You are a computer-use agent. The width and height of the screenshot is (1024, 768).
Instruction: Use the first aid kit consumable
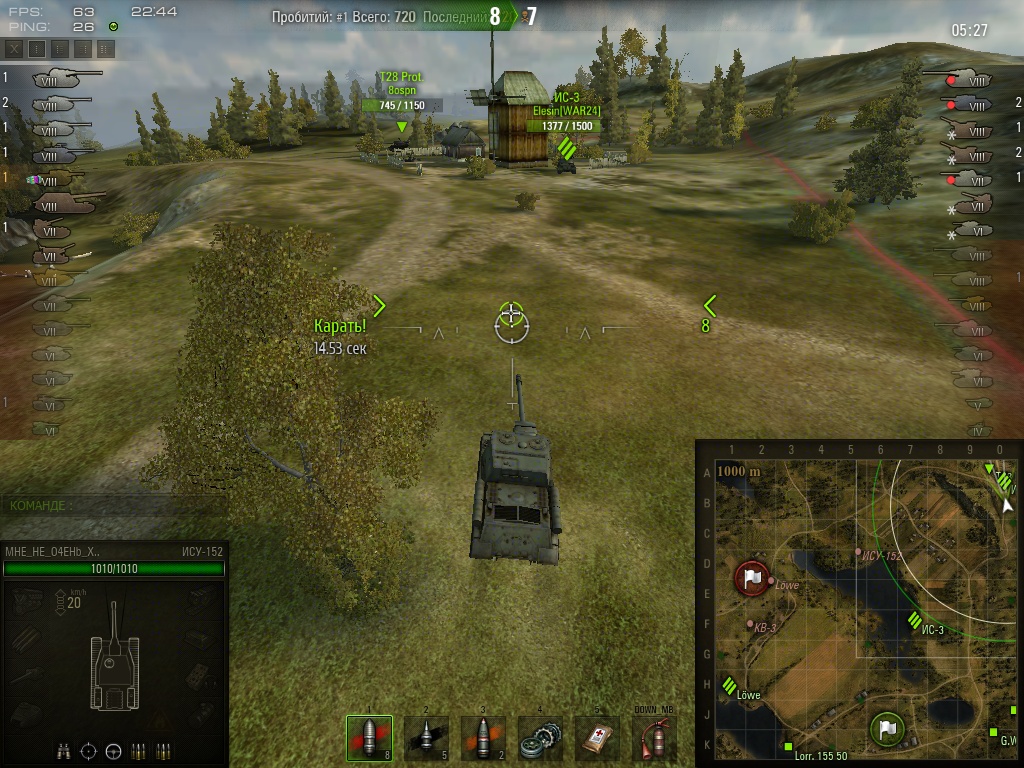(597, 738)
